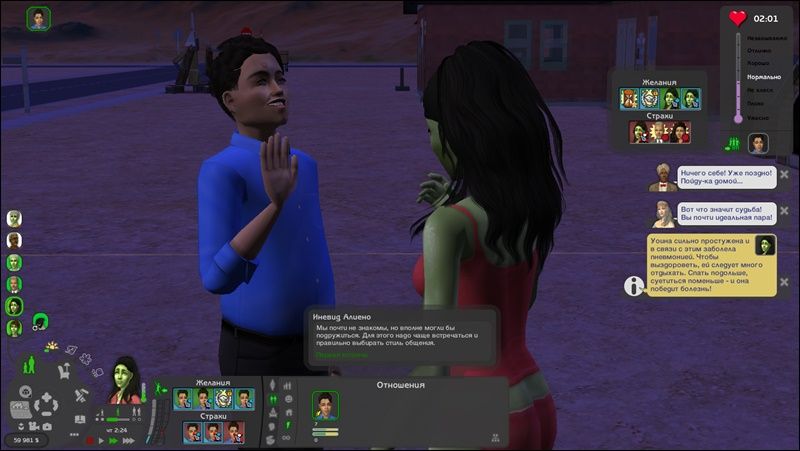Select the first want under Желания bottom panel
Image resolution: width=800 pixels, height=451 pixels.
coord(183,399)
